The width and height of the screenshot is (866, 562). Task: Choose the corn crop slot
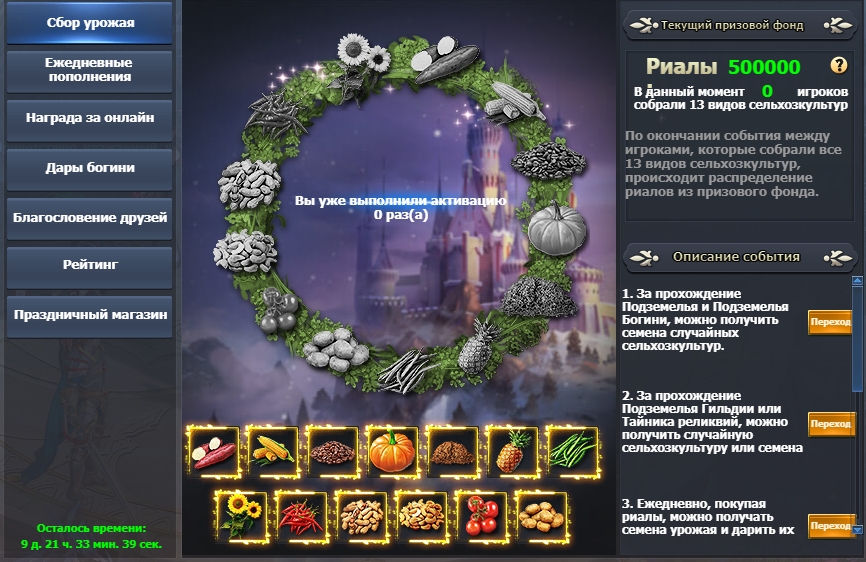pyautogui.click(x=274, y=453)
